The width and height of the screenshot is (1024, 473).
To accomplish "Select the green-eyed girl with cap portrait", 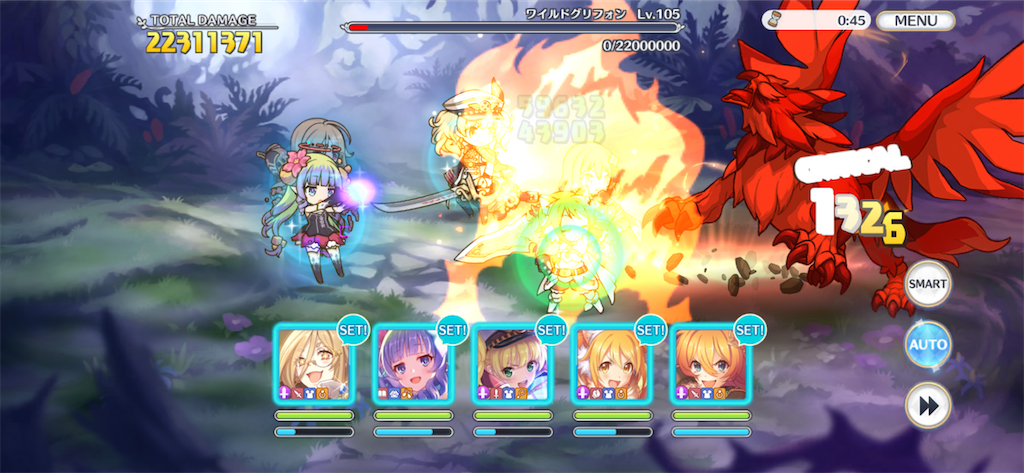I will pyautogui.click(x=511, y=364).
